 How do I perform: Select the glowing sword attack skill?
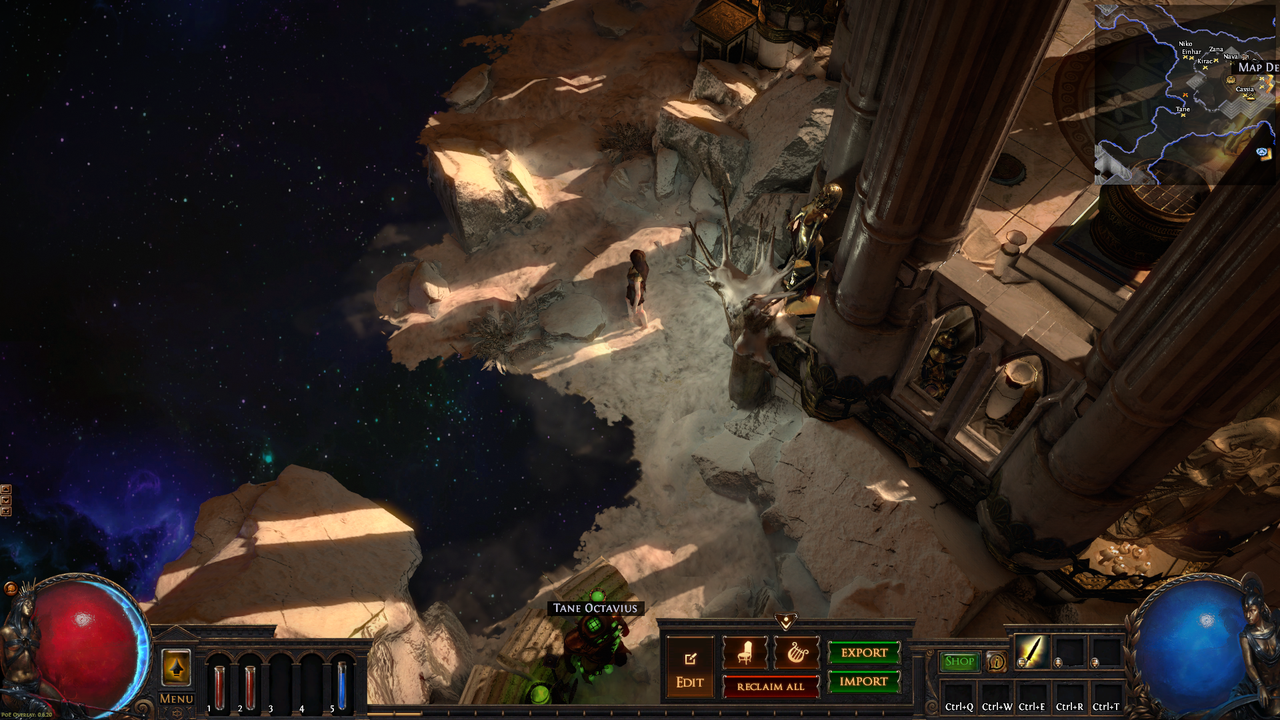(x=1031, y=652)
